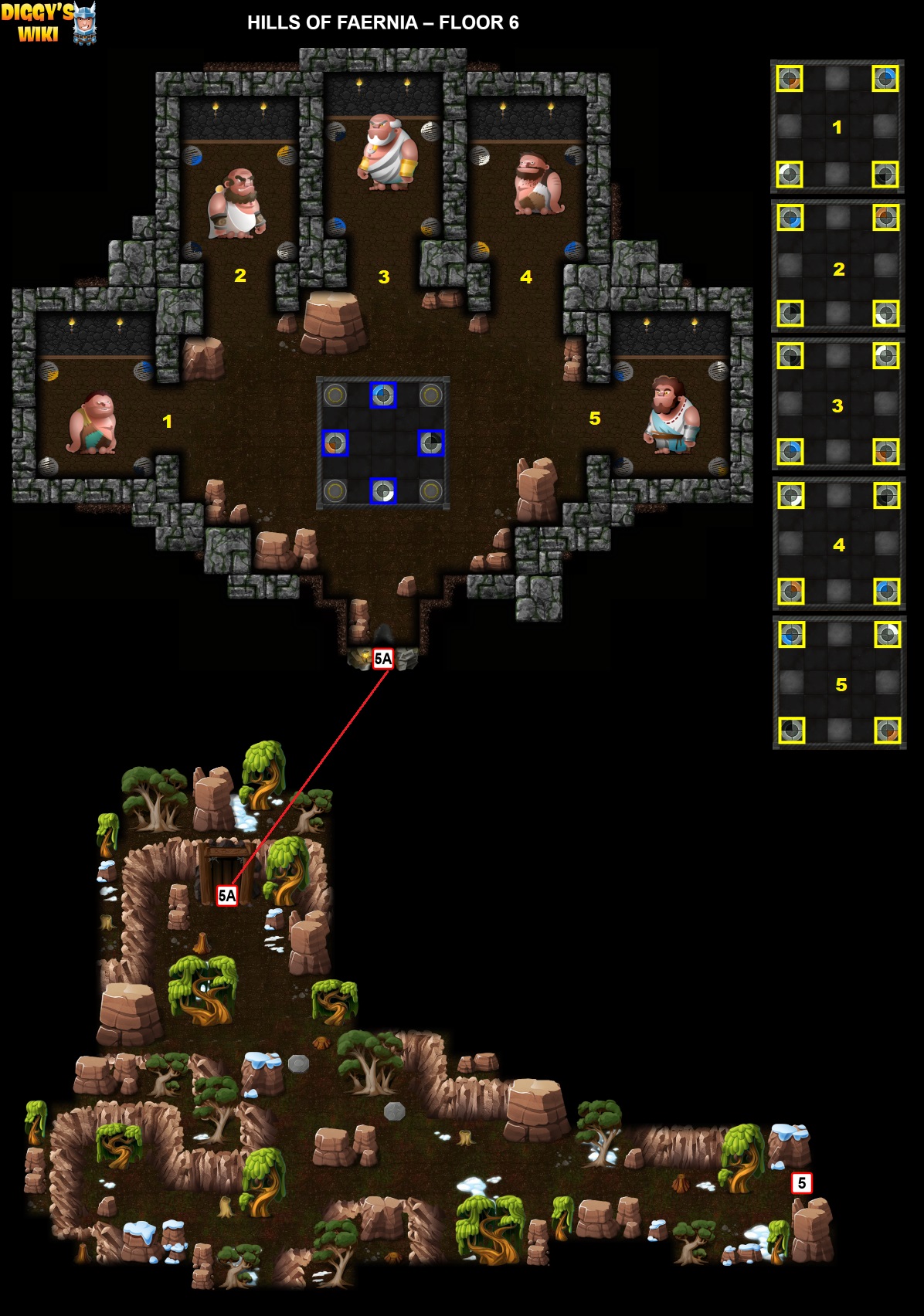Select the 5A marker below the stone temple
The image size is (924, 1316).
tap(383, 659)
